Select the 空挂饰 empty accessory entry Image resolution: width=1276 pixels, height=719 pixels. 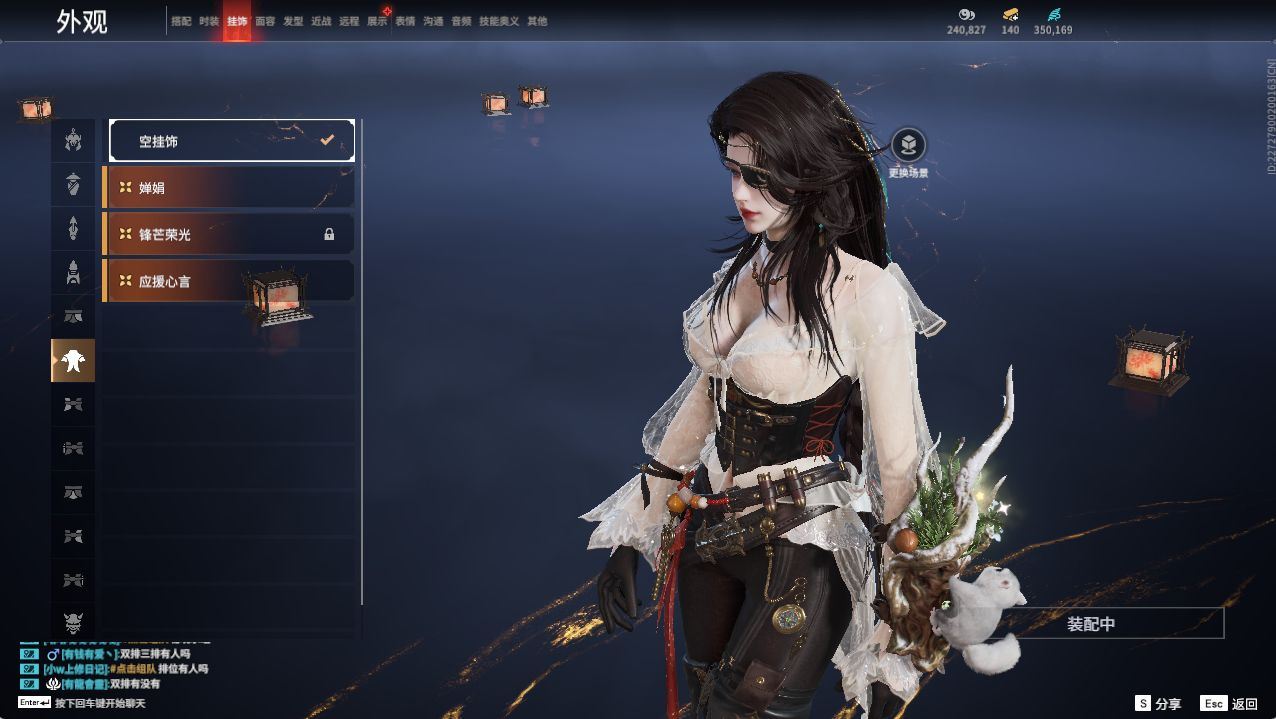(x=232, y=141)
